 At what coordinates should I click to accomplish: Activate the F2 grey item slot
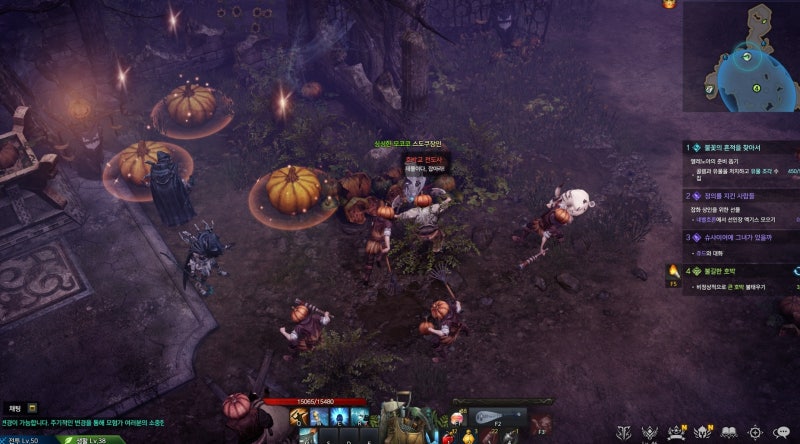tap(496, 419)
